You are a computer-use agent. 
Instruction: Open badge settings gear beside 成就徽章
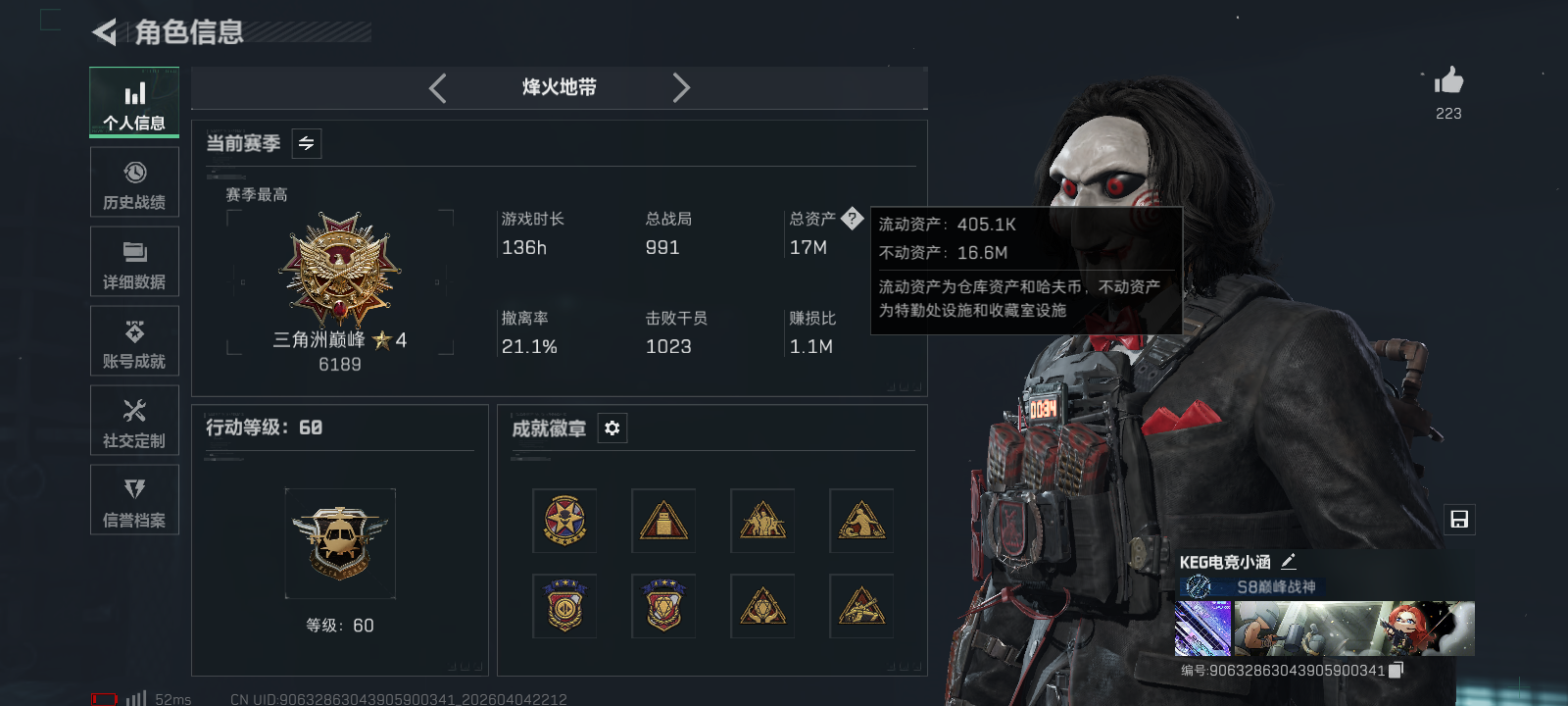pyautogui.click(x=612, y=429)
